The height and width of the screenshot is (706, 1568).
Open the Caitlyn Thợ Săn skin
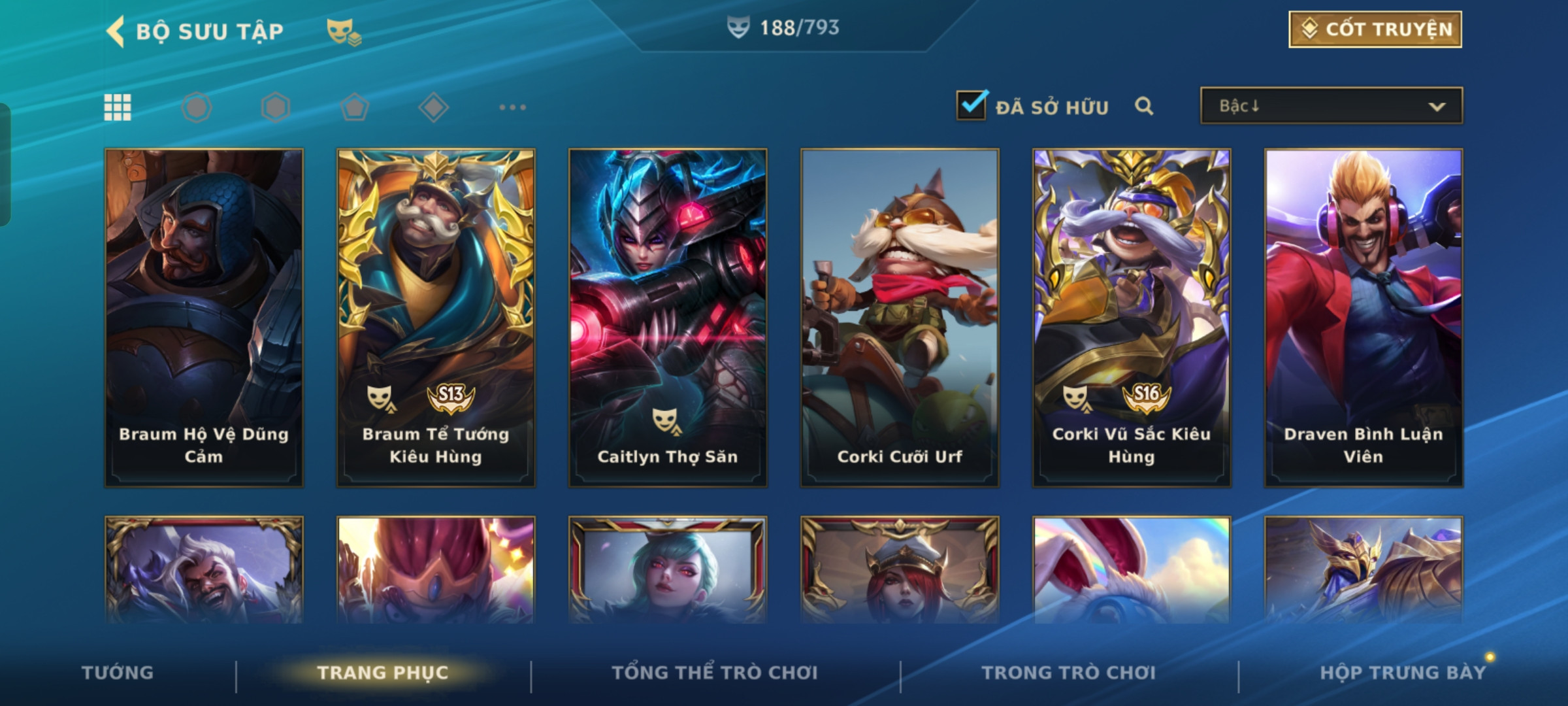click(668, 318)
